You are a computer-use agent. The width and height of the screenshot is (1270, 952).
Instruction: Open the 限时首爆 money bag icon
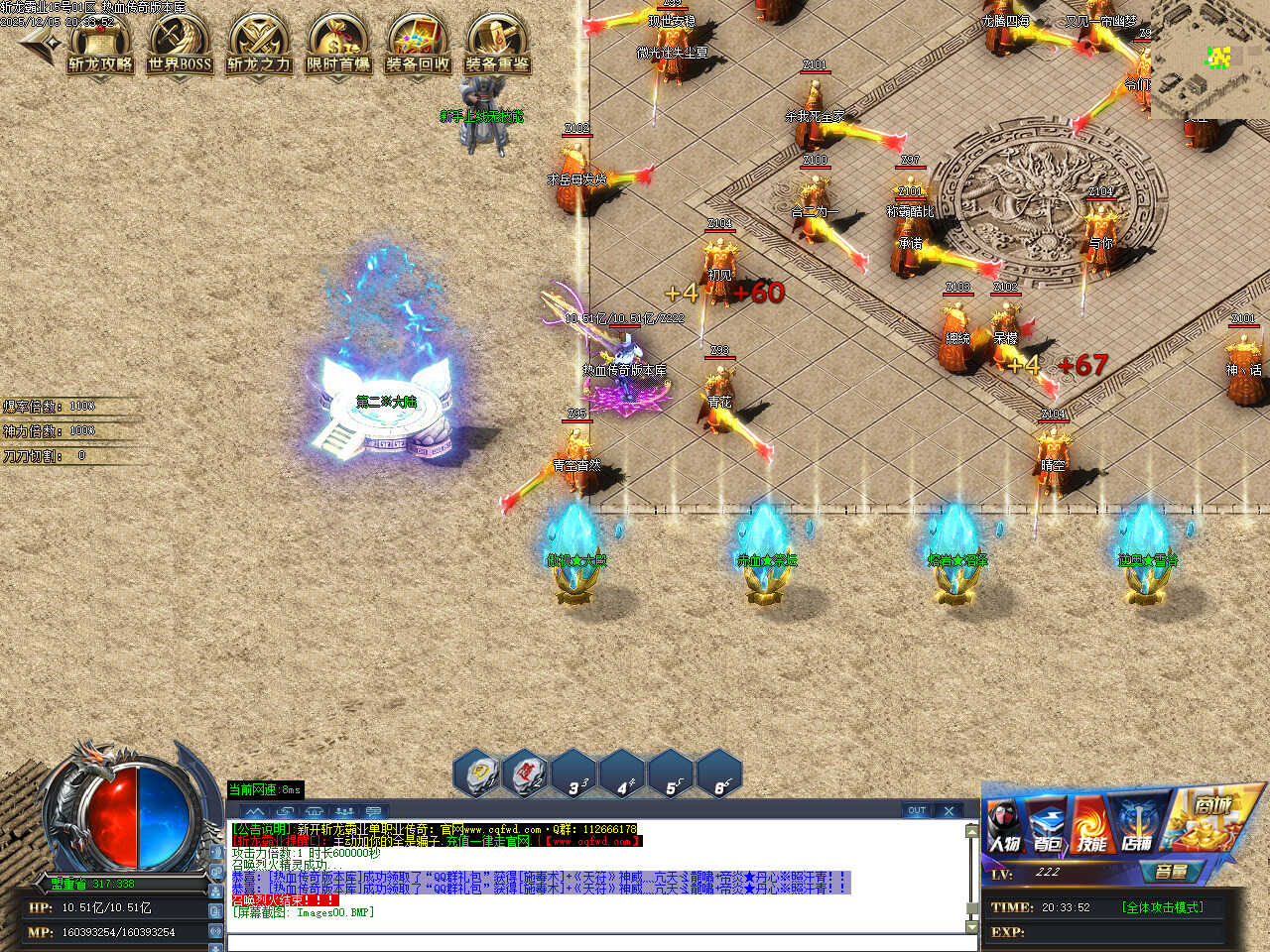(338, 45)
